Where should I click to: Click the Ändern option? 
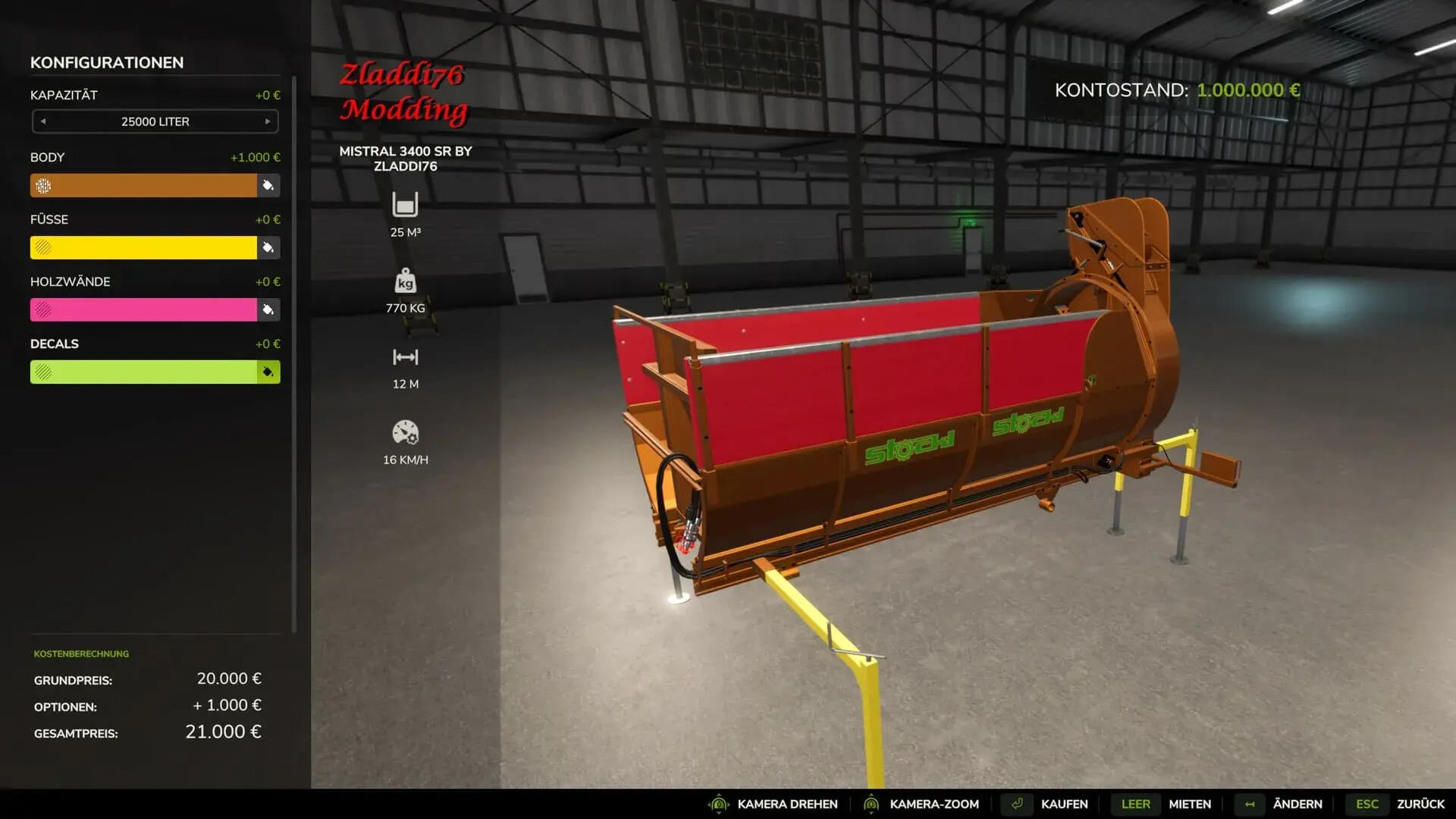coord(1297,804)
